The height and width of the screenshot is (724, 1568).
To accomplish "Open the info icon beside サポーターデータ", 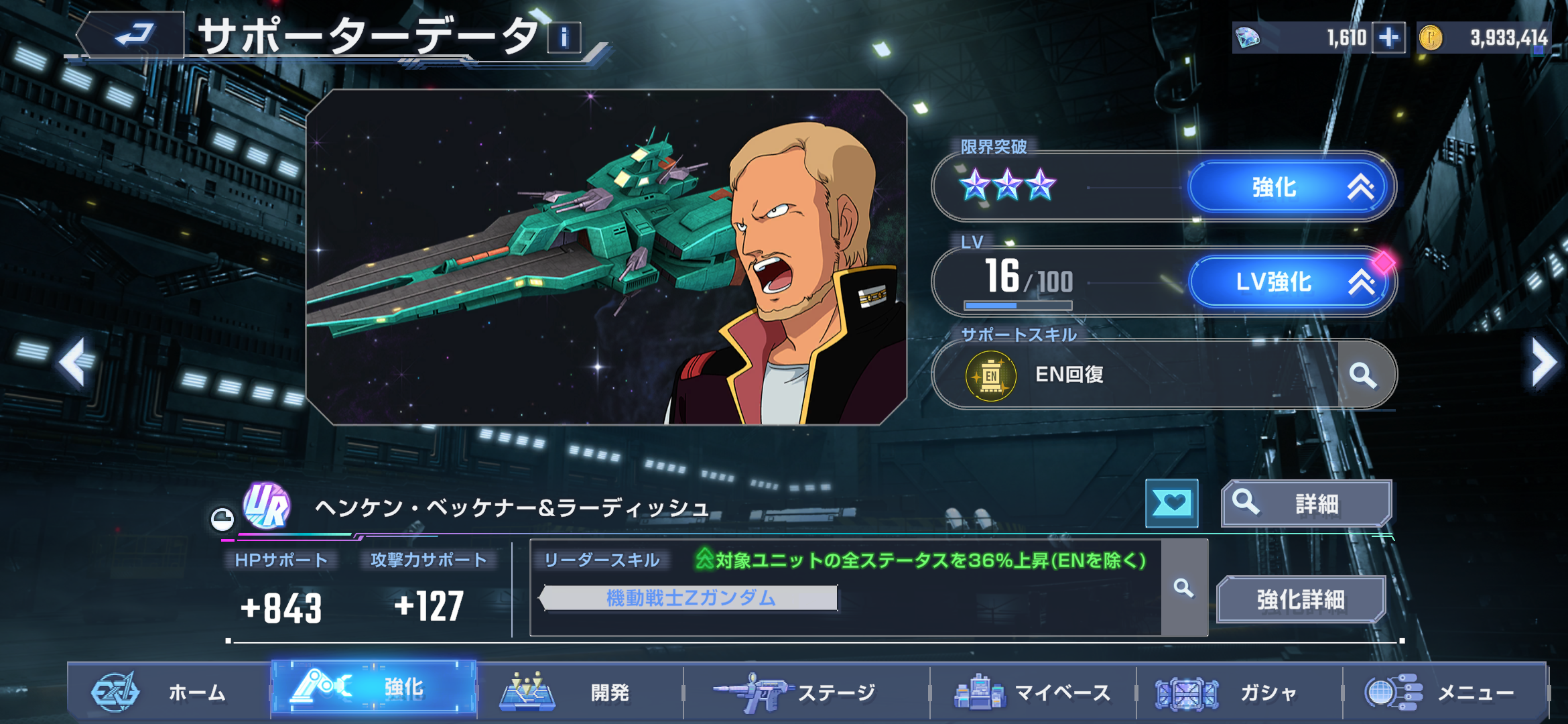I will [564, 38].
